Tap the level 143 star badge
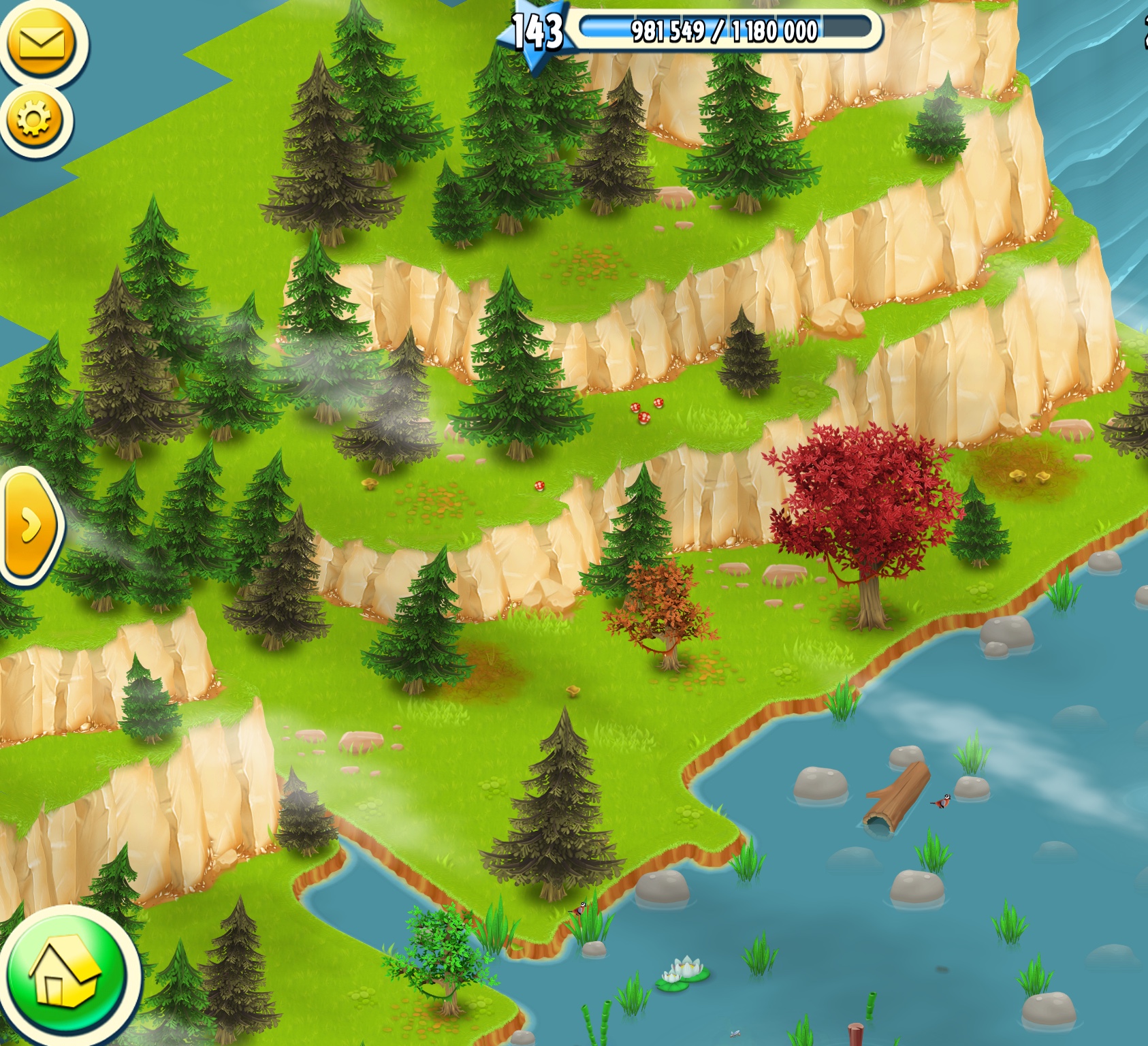 point(537,33)
